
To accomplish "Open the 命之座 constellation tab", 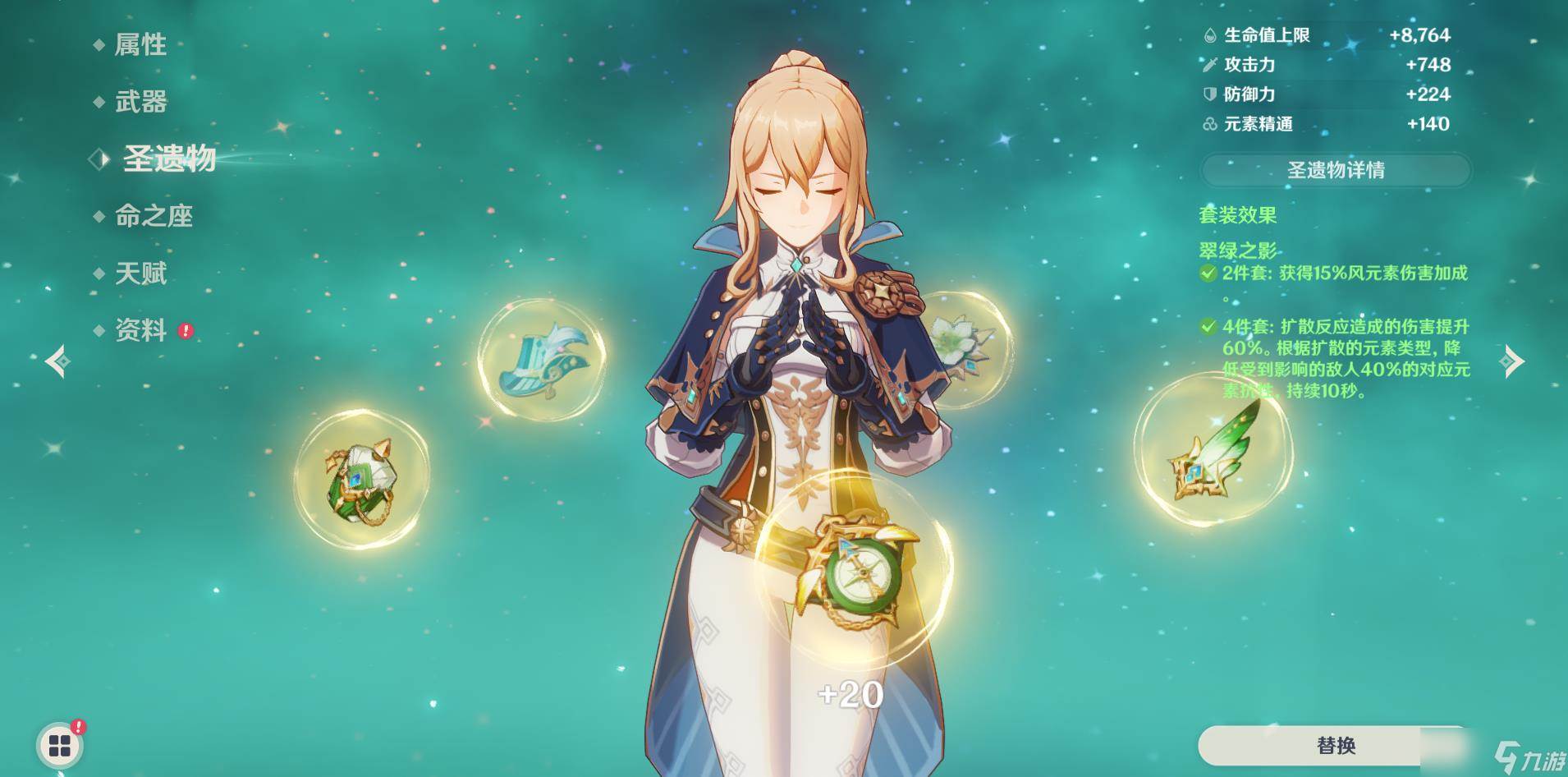I will 154,216.
